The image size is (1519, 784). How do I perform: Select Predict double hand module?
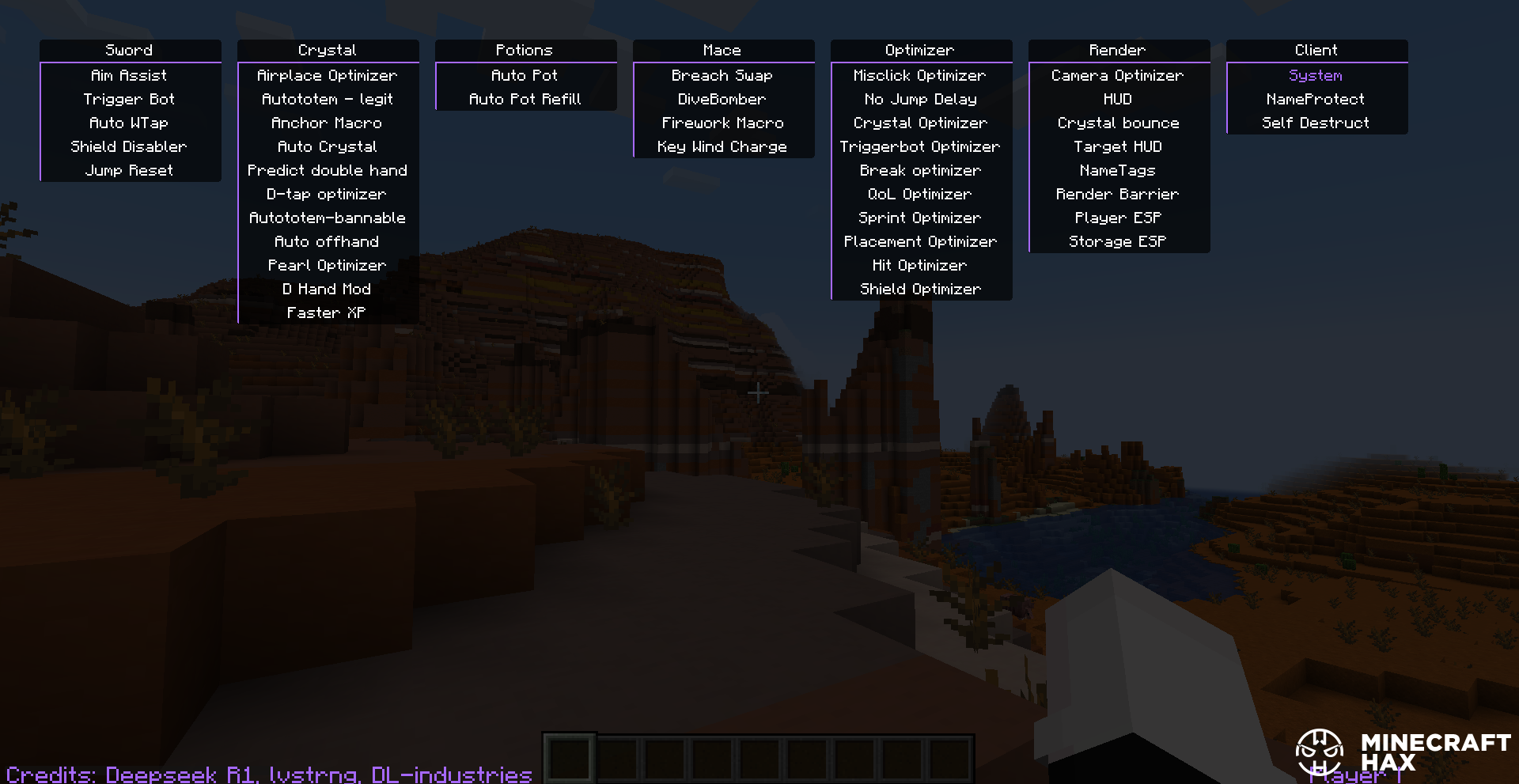coord(327,171)
